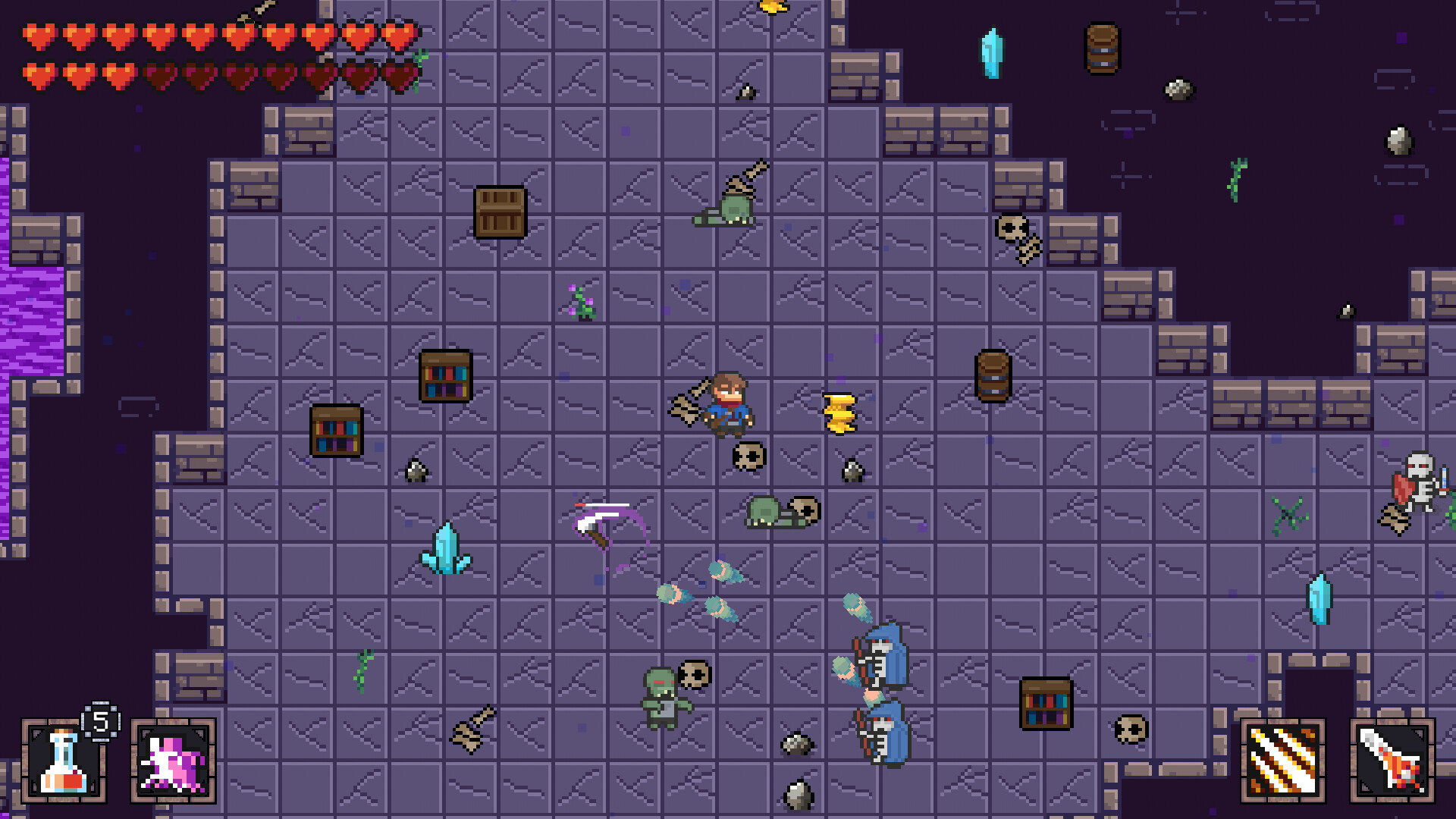Viewport: 1456px width, 819px height.
Task: Click the golden scroll near the player
Action: [x=838, y=413]
